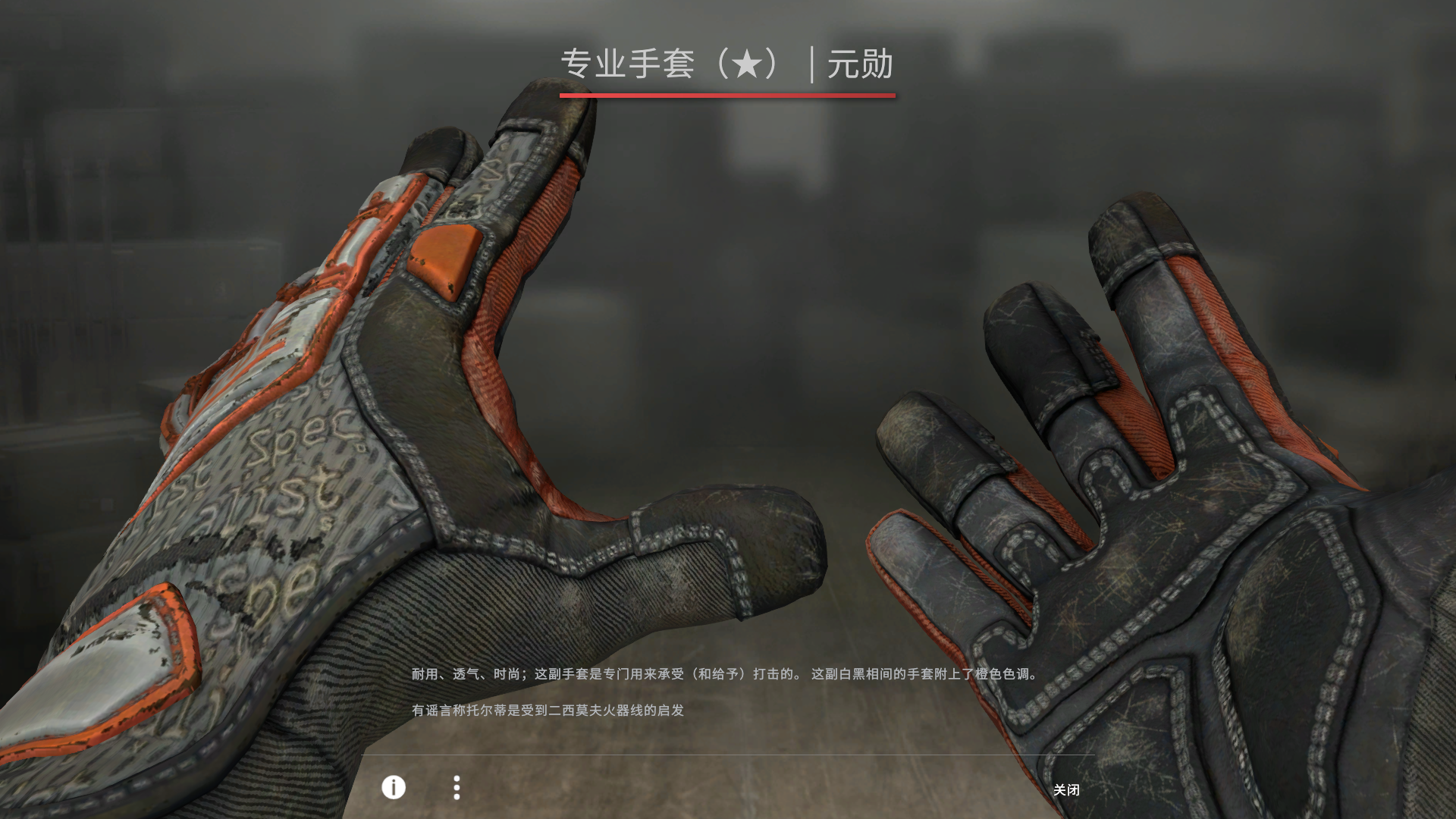Expand more information with the info button
Screen dimensions: 1456x819
click(x=393, y=789)
